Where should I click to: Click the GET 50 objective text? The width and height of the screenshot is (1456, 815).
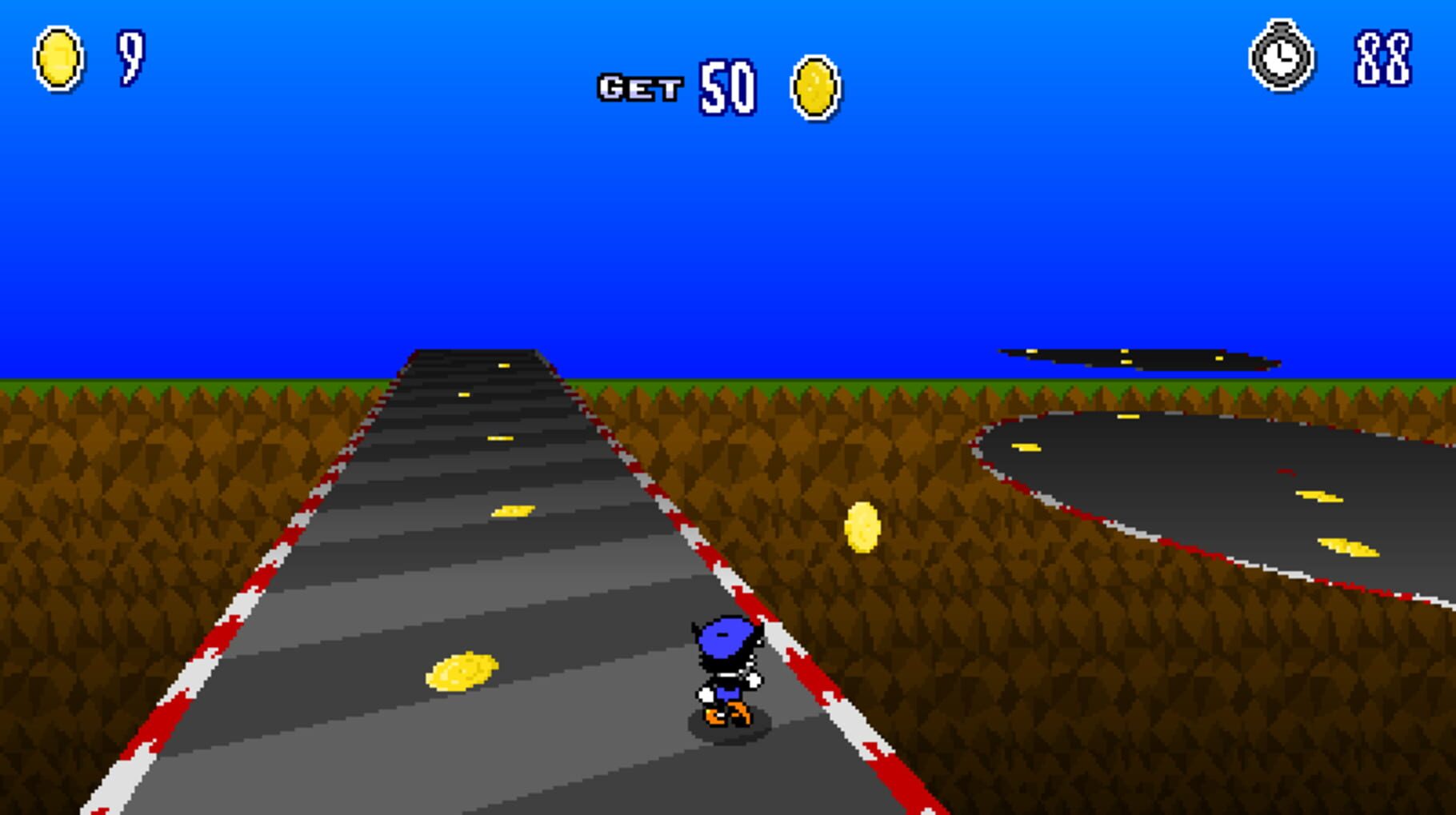[680, 86]
